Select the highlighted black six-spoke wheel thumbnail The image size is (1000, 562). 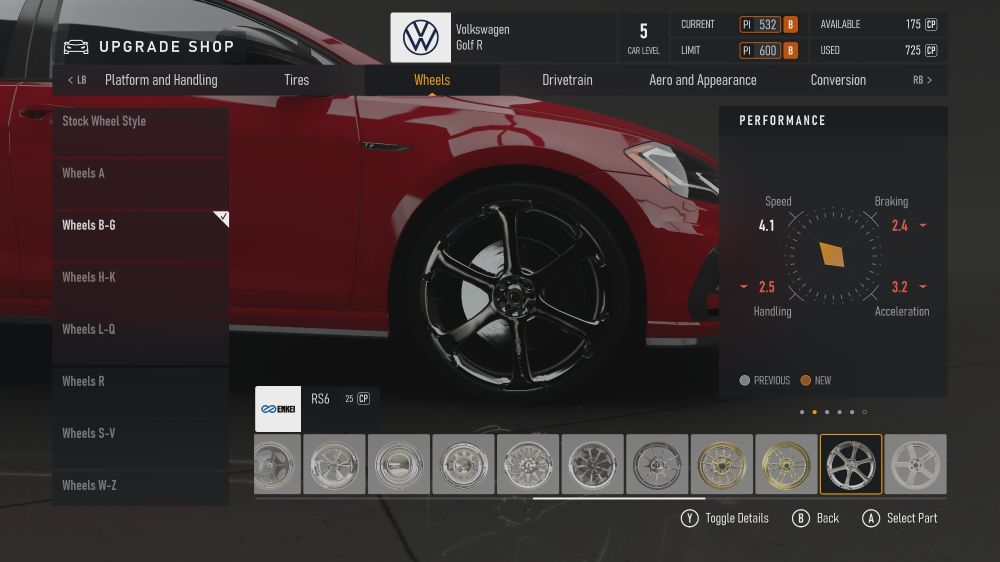coord(851,464)
